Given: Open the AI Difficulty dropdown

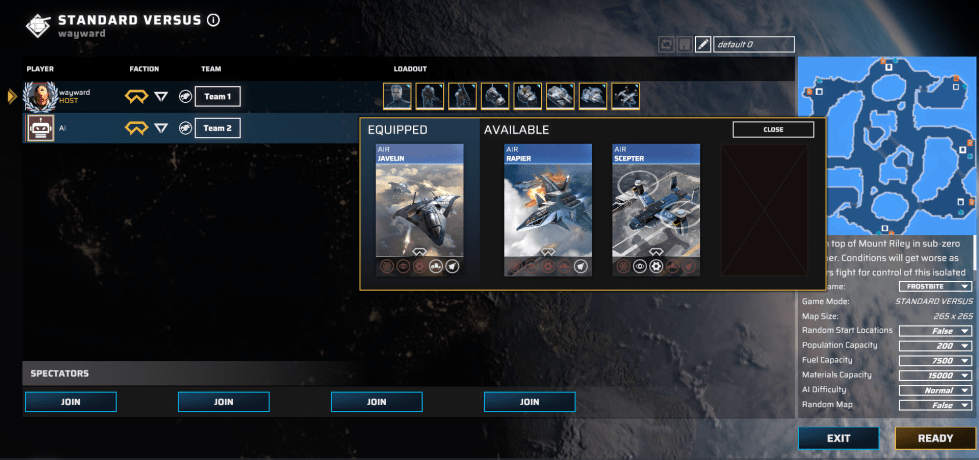Looking at the screenshot, I should coord(935,391).
